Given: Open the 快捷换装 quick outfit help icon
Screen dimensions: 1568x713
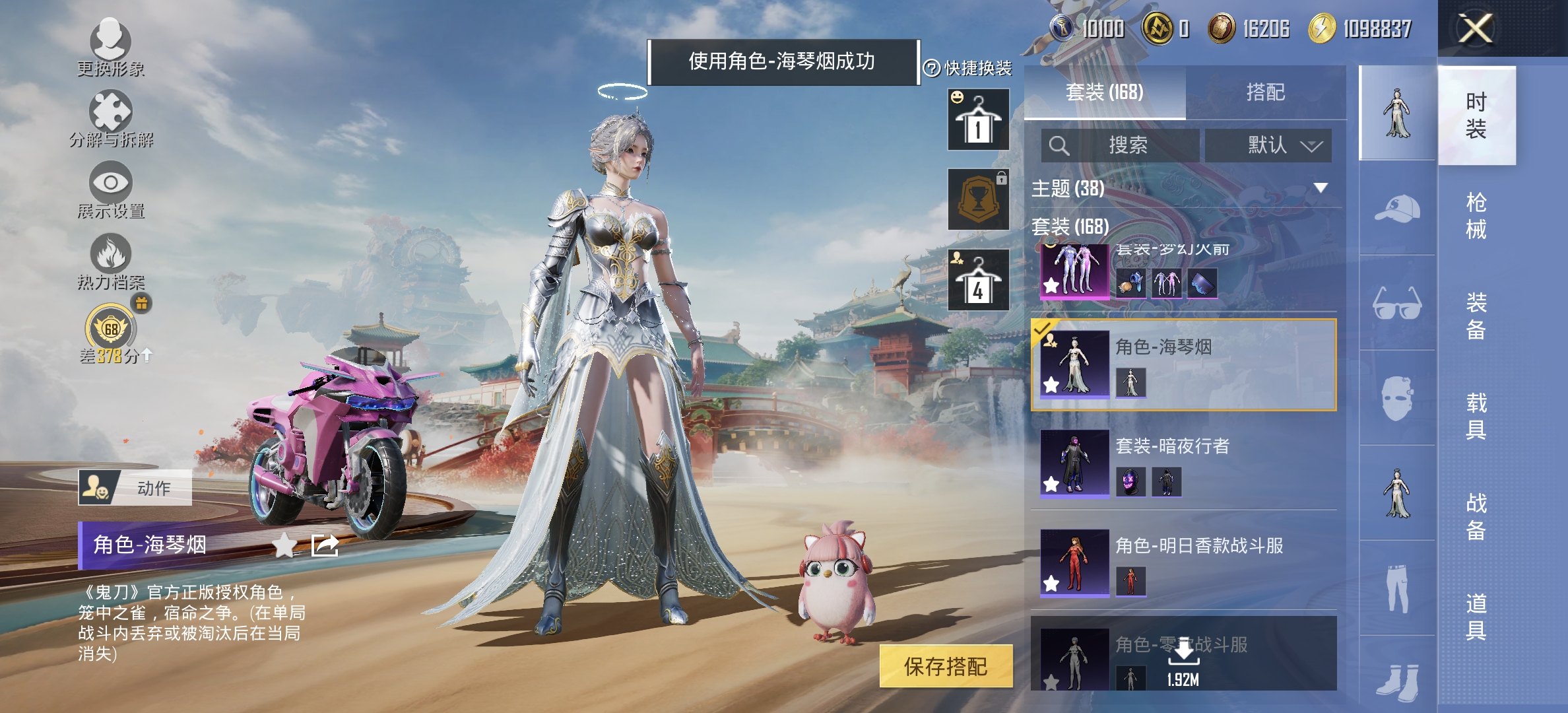Looking at the screenshot, I should [x=932, y=68].
